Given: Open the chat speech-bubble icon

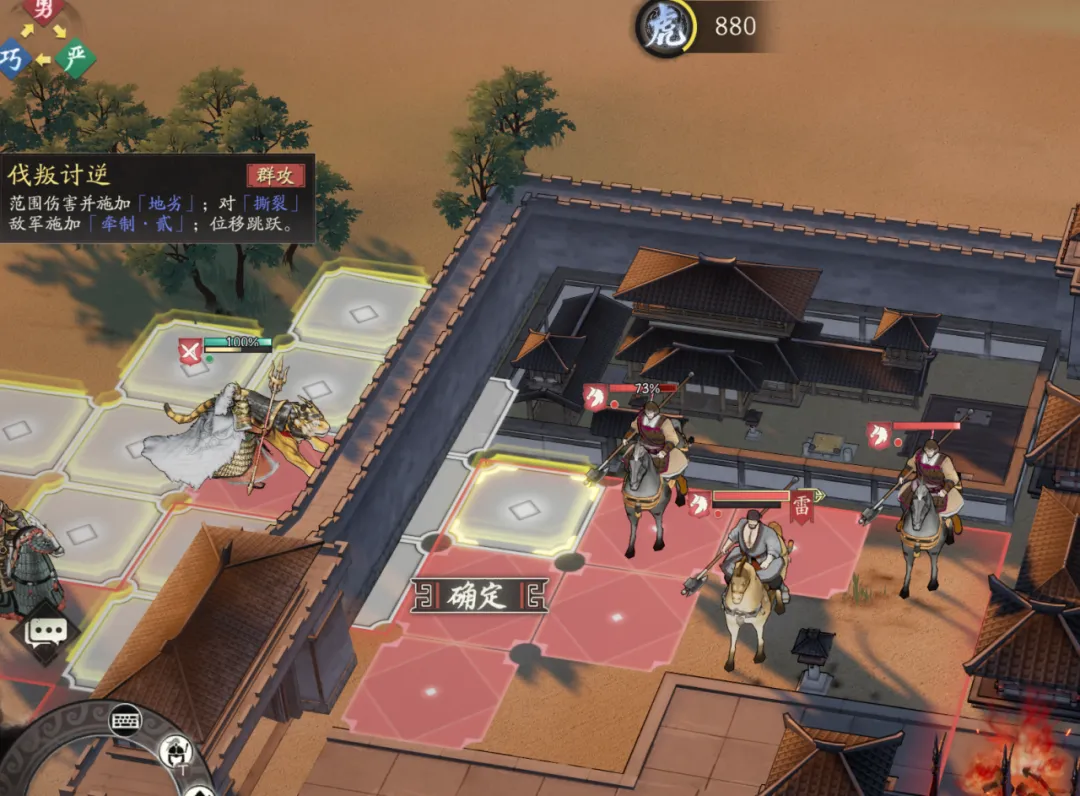Looking at the screenshot, I should (47, 630).
